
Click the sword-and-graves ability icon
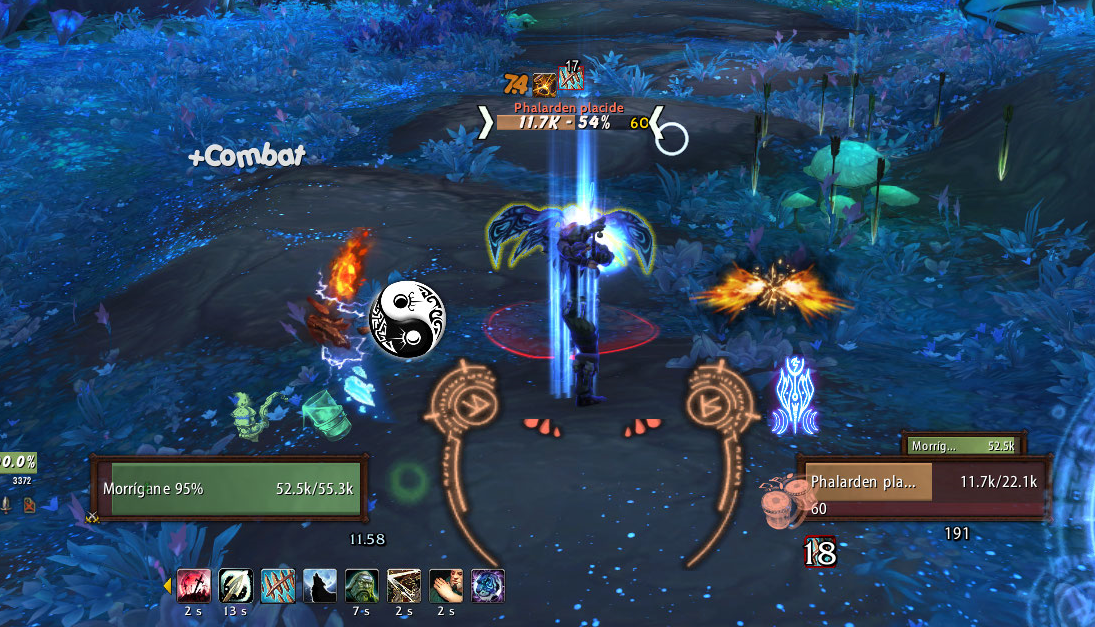pyautogui.click(x=193, y=585)
